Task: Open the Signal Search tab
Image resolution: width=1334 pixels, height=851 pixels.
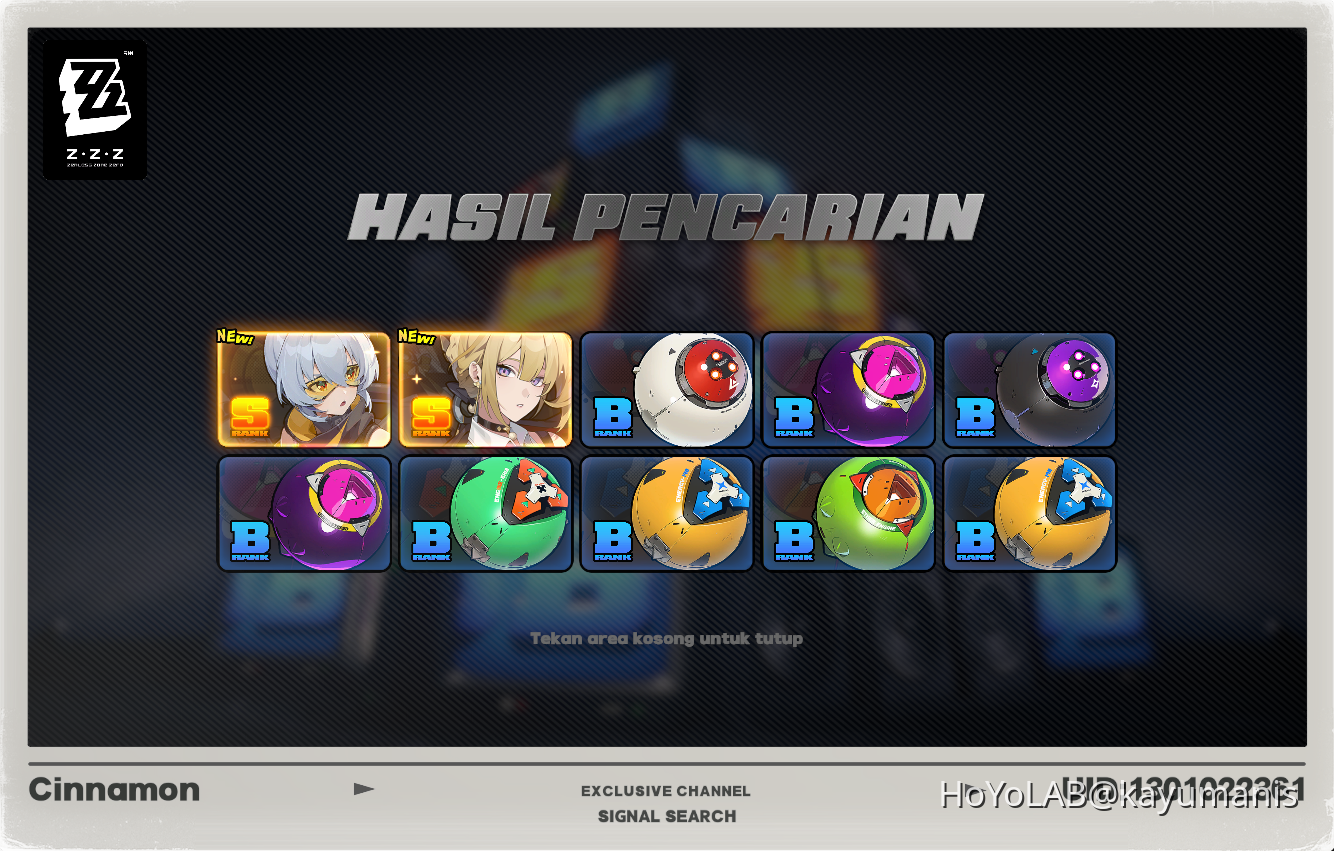Action: click(666, 816)
